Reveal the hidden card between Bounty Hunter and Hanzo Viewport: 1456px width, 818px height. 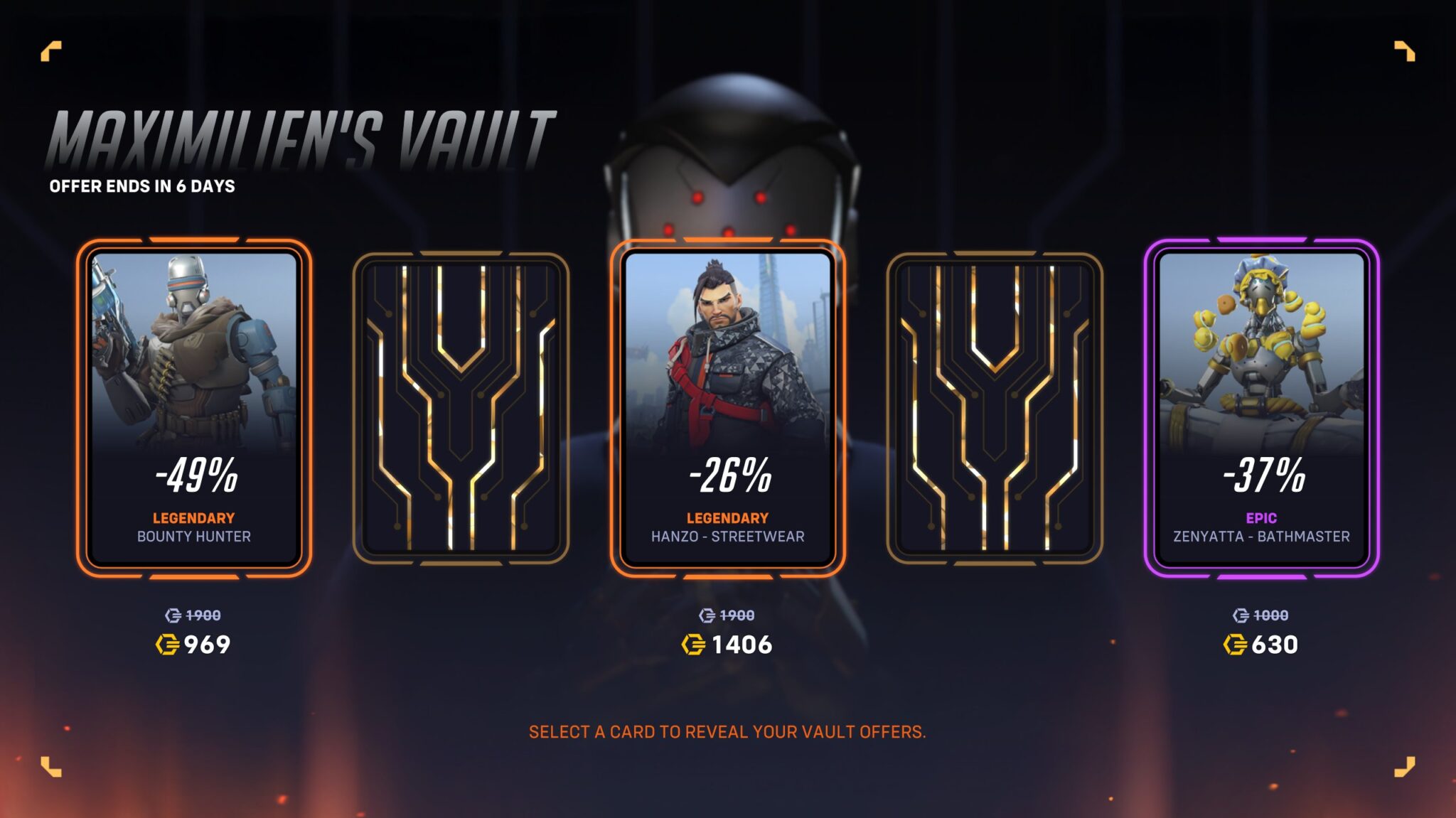coord(461,408)
